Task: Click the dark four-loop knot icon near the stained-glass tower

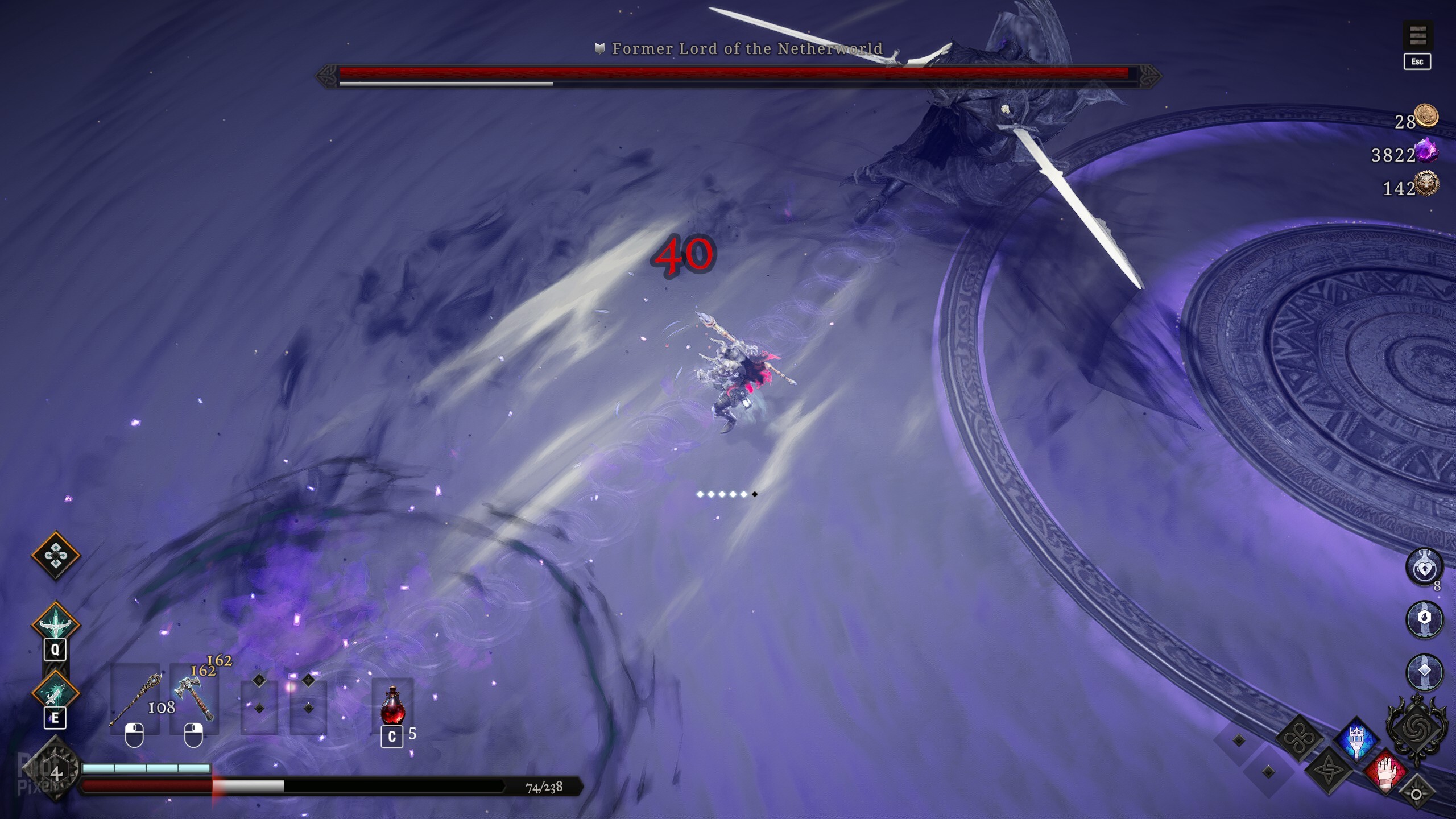Action: point(1300,739)
